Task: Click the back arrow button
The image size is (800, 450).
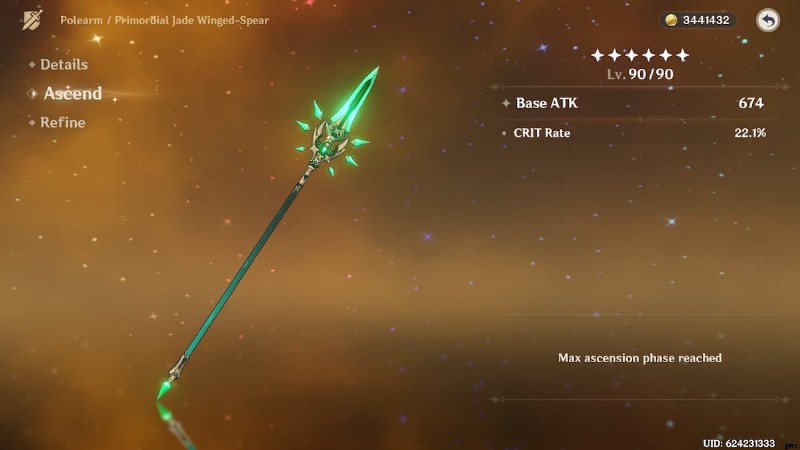Action: click(x=767, y=20)
